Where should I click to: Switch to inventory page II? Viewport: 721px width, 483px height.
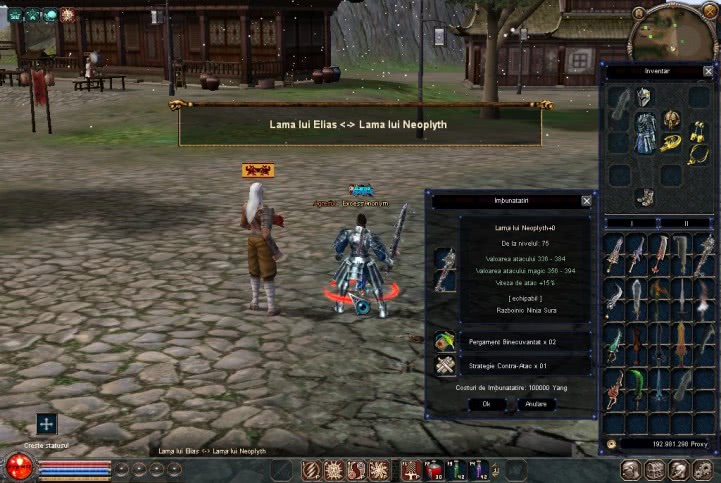coord(686,223)
